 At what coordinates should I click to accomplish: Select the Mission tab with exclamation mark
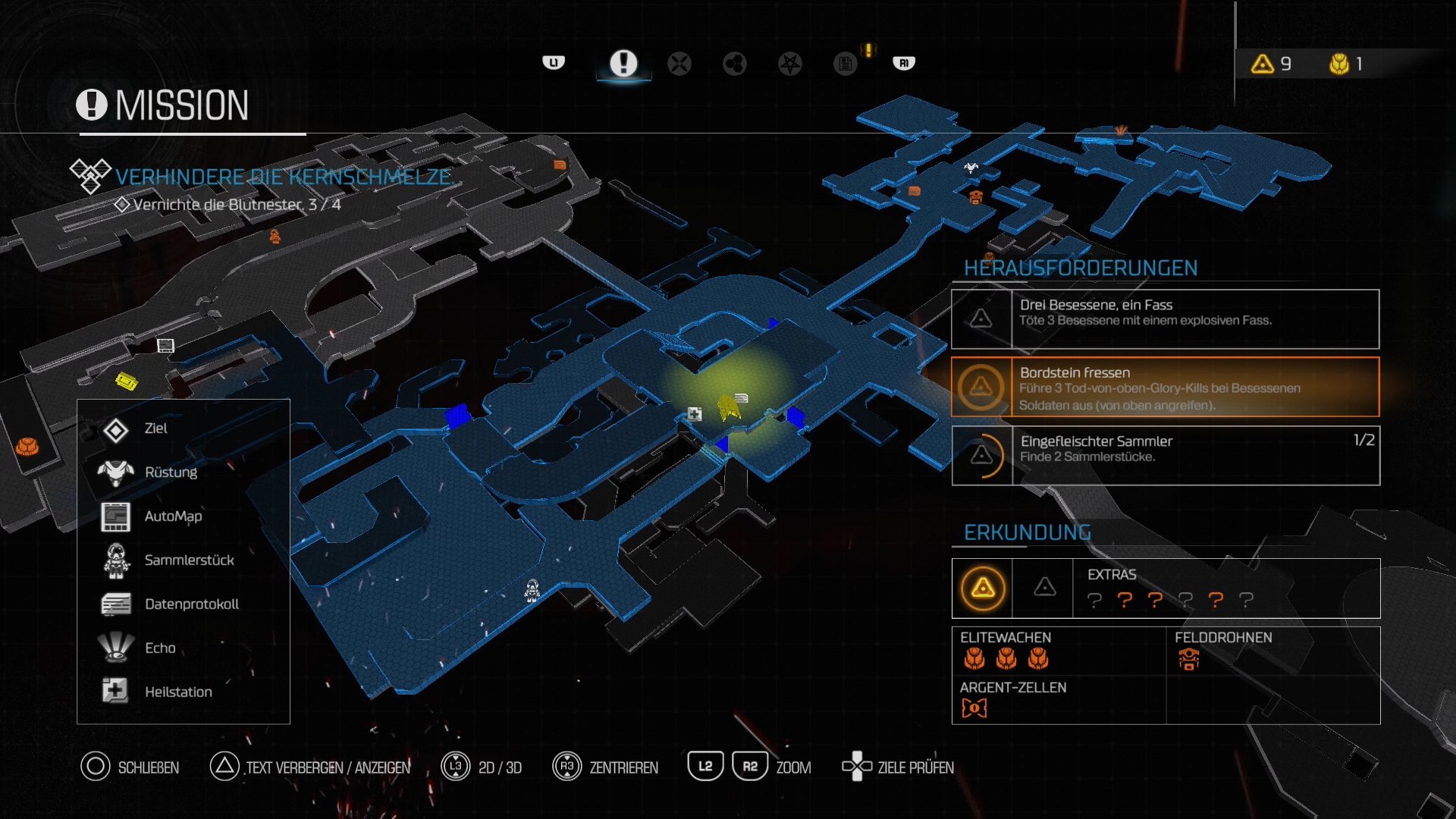point(623,63)
